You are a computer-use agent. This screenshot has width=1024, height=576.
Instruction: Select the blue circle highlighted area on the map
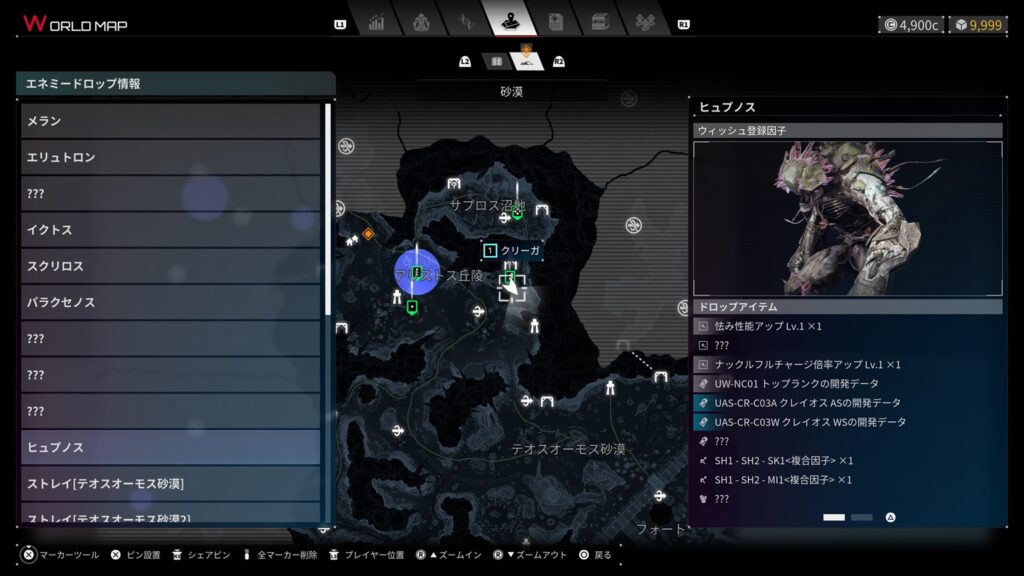416,272
